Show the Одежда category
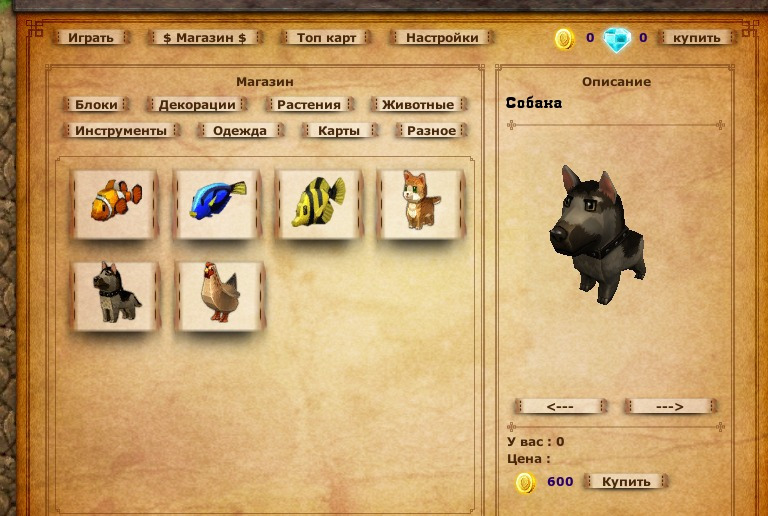 (240, 130)
